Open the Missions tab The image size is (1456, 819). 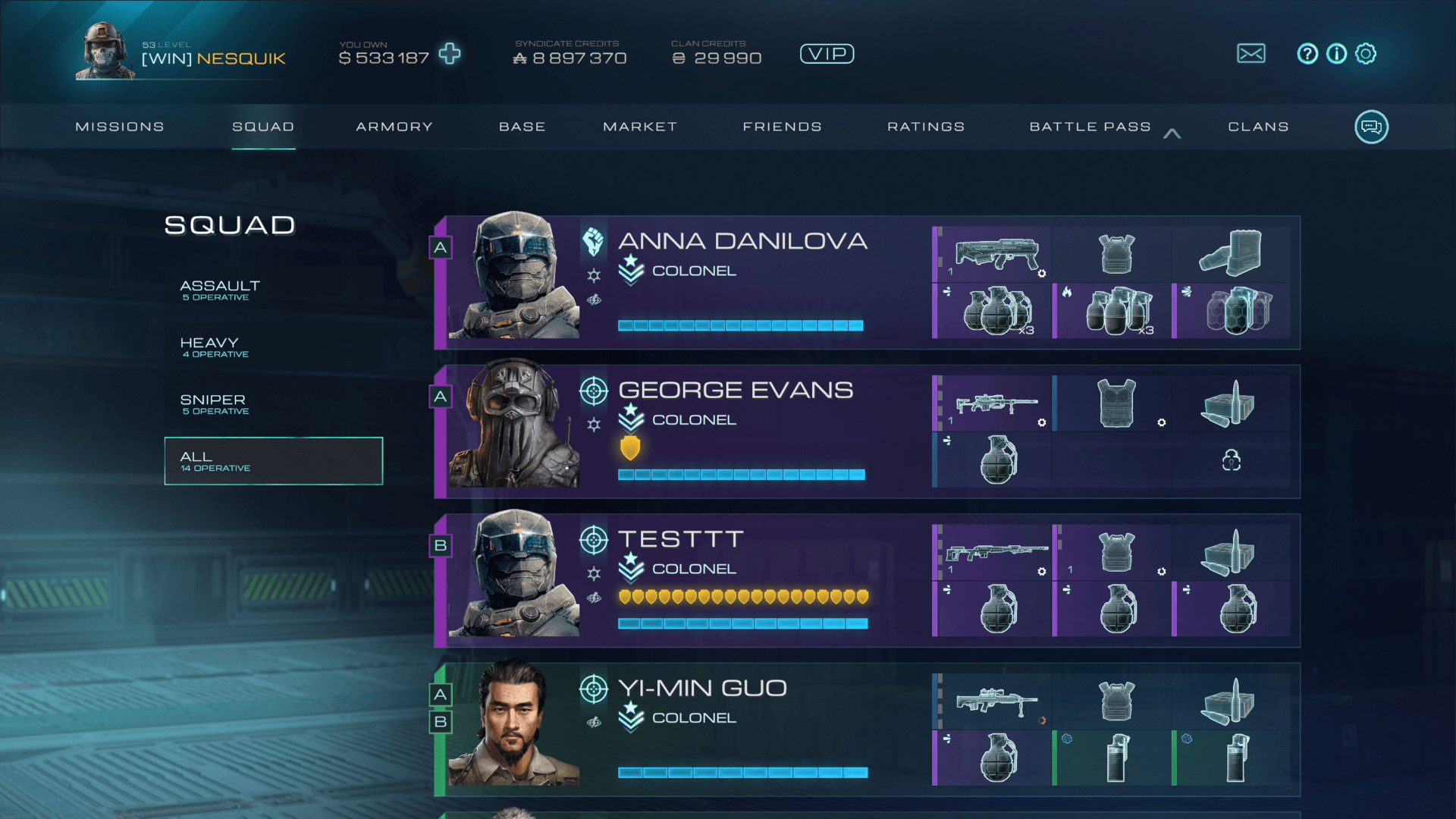pyautogui.click(x=120, y=127)
